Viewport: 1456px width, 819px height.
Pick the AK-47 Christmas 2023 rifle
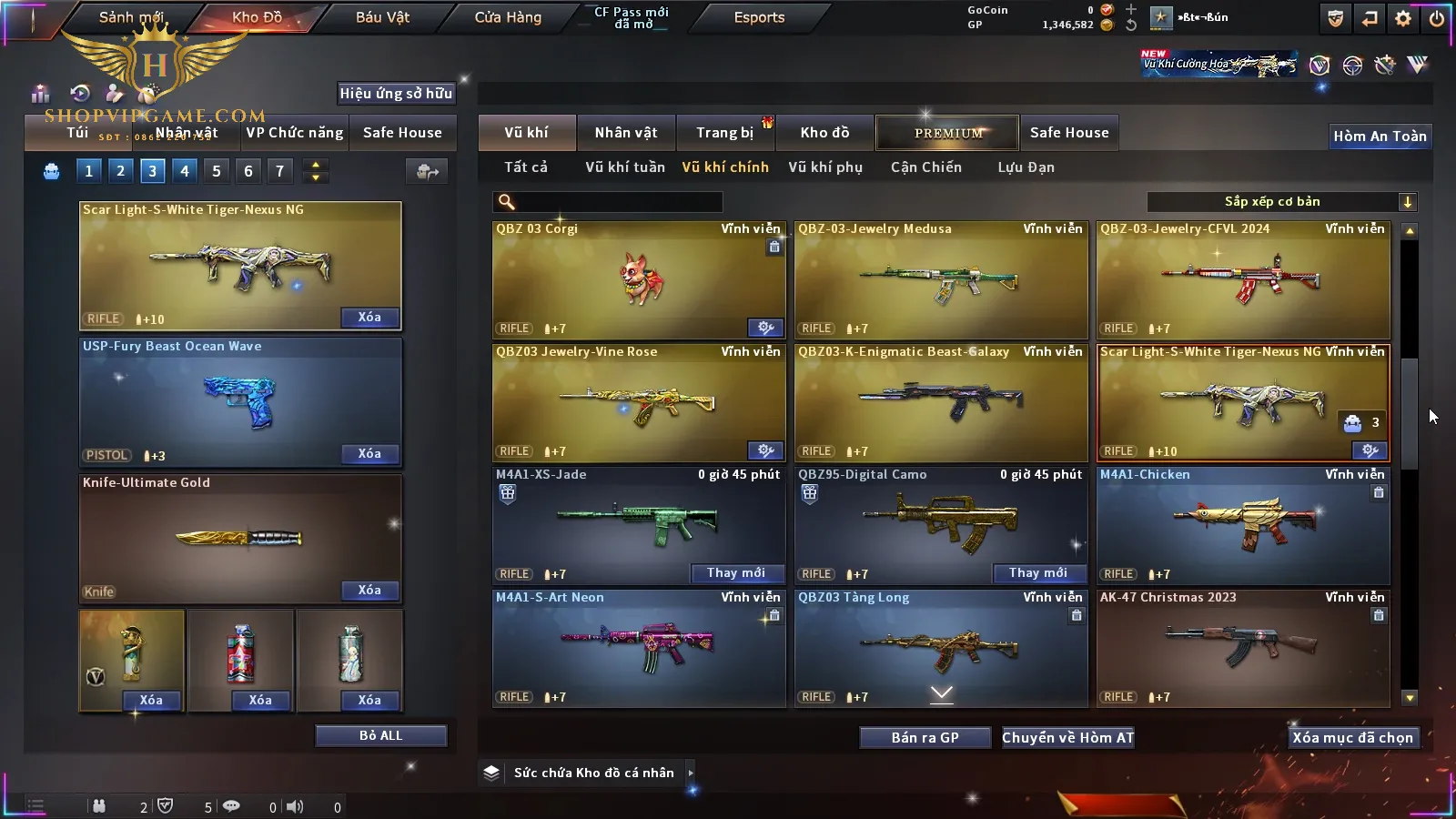pos(1243,648)
